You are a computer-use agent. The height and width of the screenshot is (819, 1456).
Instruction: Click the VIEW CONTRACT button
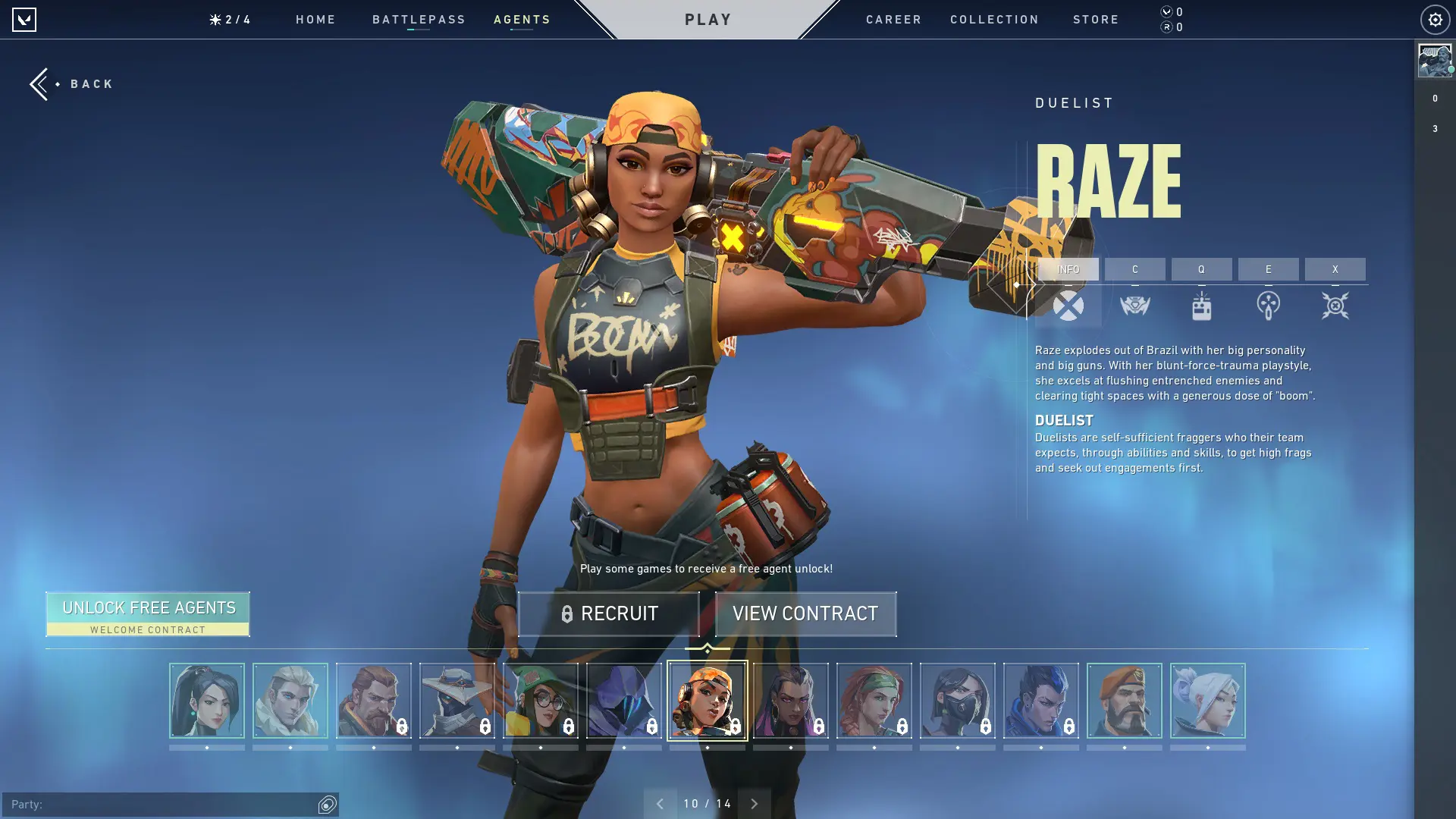805,613
